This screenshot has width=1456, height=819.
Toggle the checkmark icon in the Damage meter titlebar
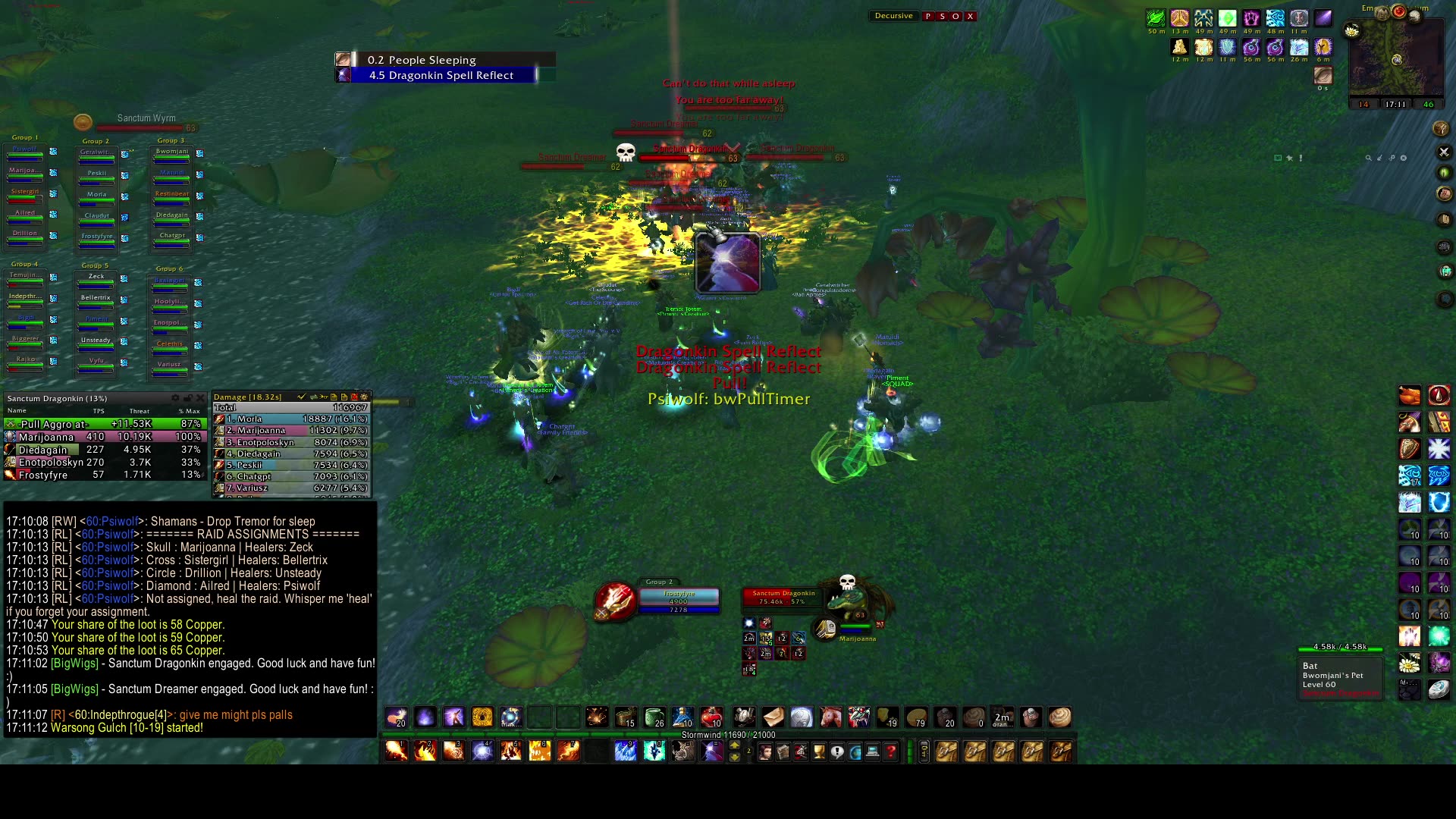tap(301, 397)
